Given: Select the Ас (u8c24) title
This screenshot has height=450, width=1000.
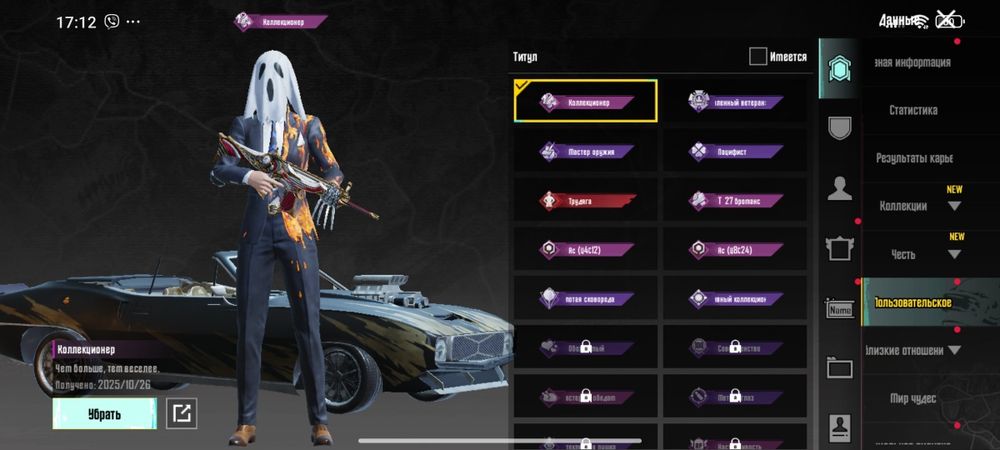Looking at the screenshot, I should tap(734, 249).
